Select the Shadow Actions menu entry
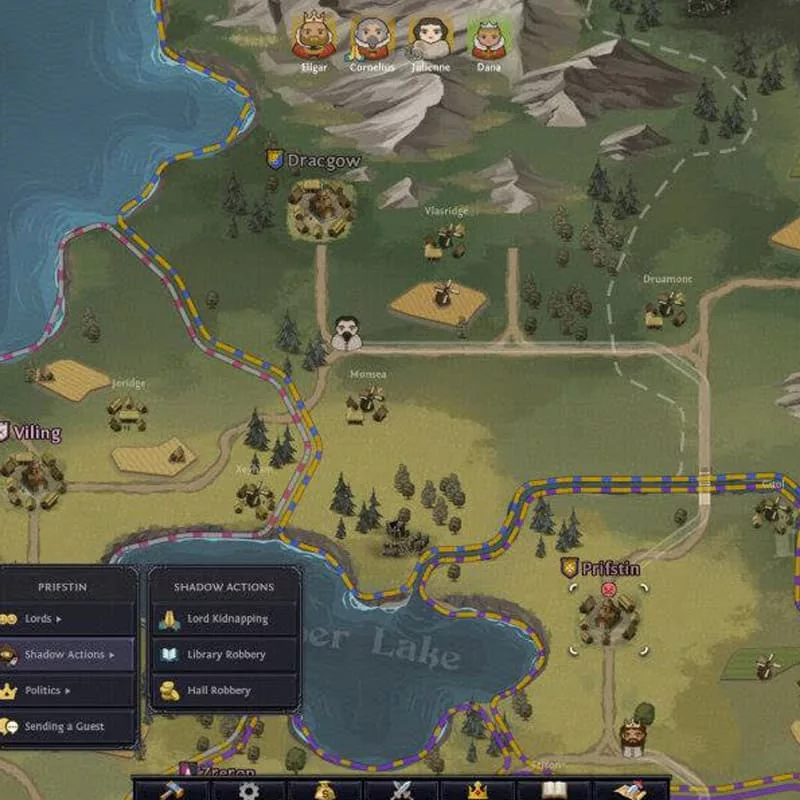 tap(67, 655)
